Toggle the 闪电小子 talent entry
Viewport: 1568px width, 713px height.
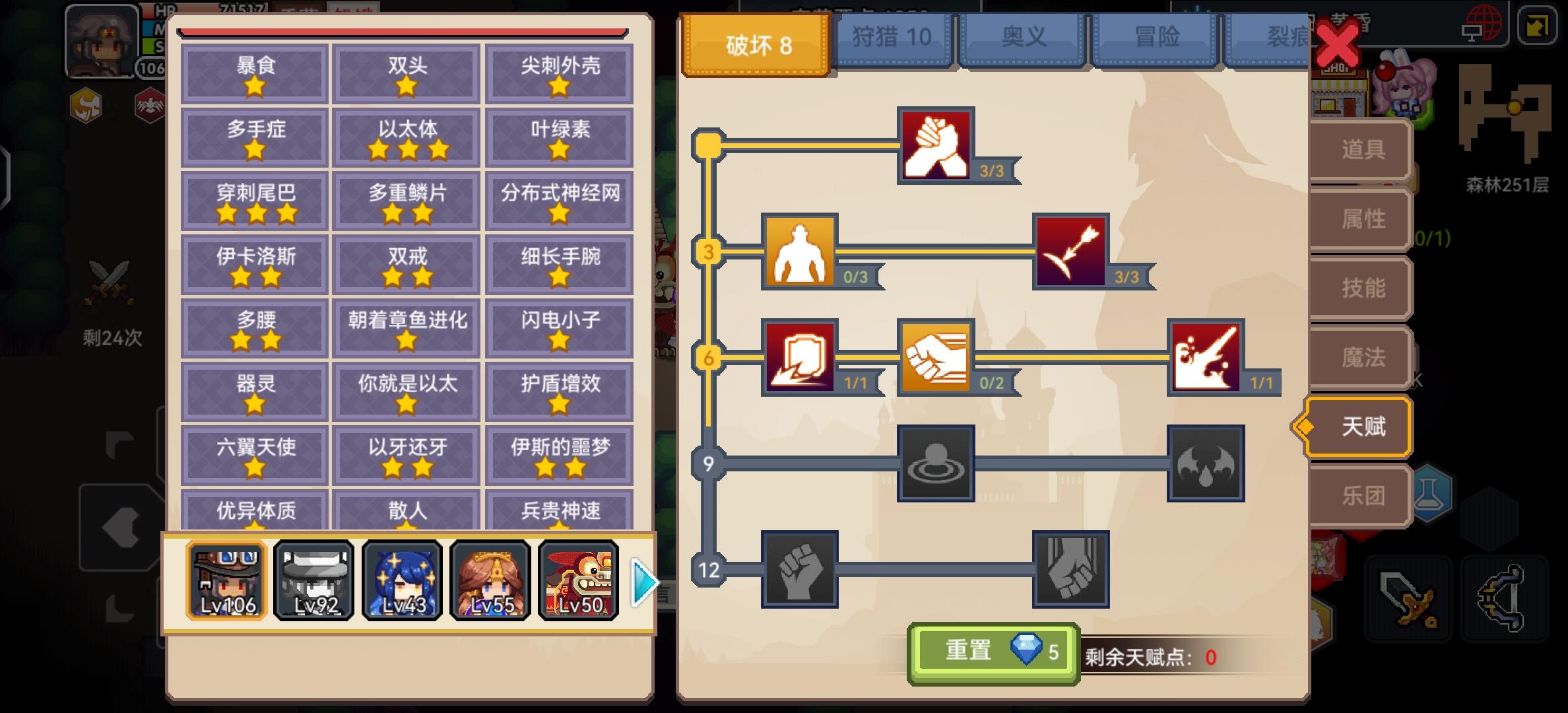click(558, 327)
